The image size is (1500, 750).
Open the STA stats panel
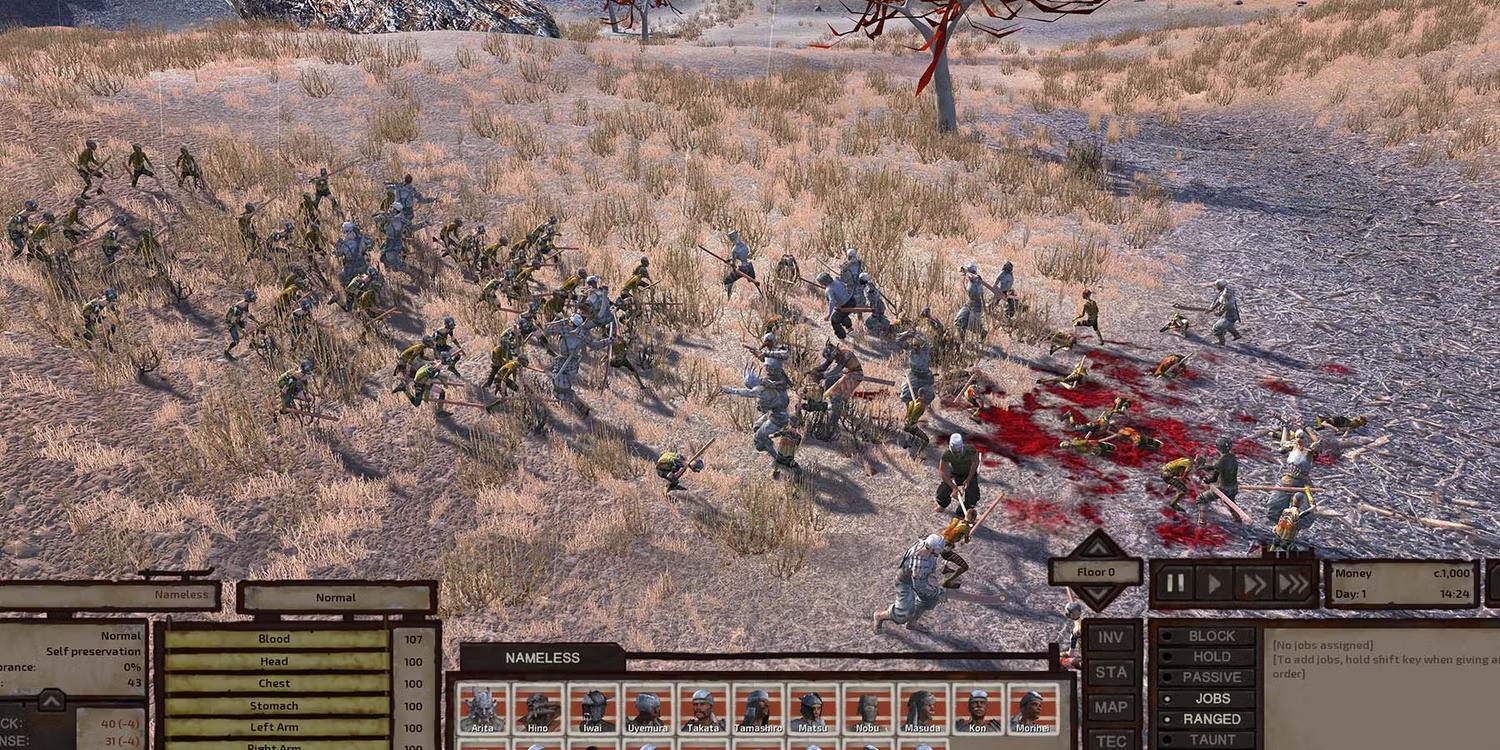pos(1111,671)
